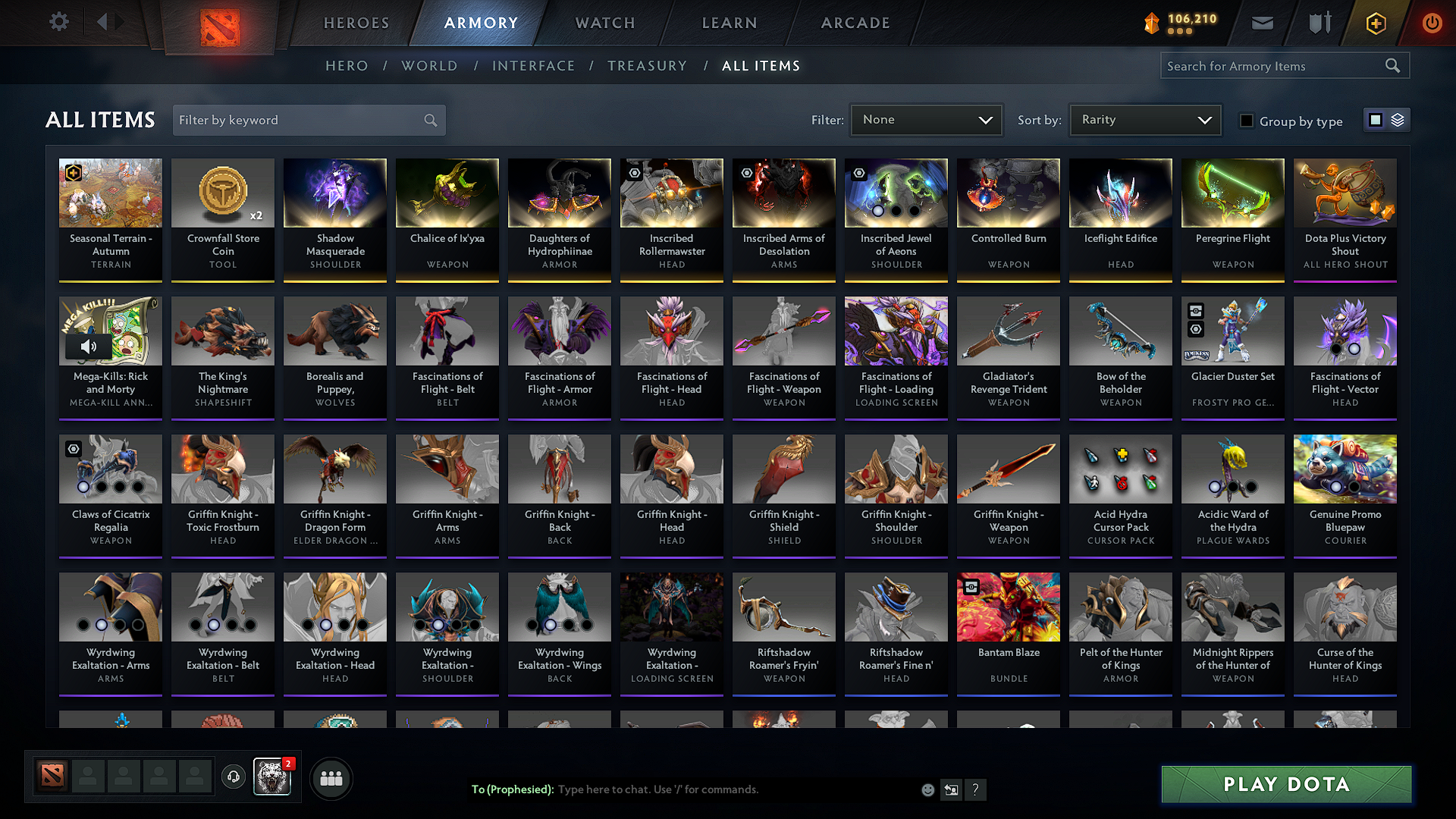Click the Armory search magnifying glass
The height and width of the screenshot is (819, 1456).
coord(1392,65)
